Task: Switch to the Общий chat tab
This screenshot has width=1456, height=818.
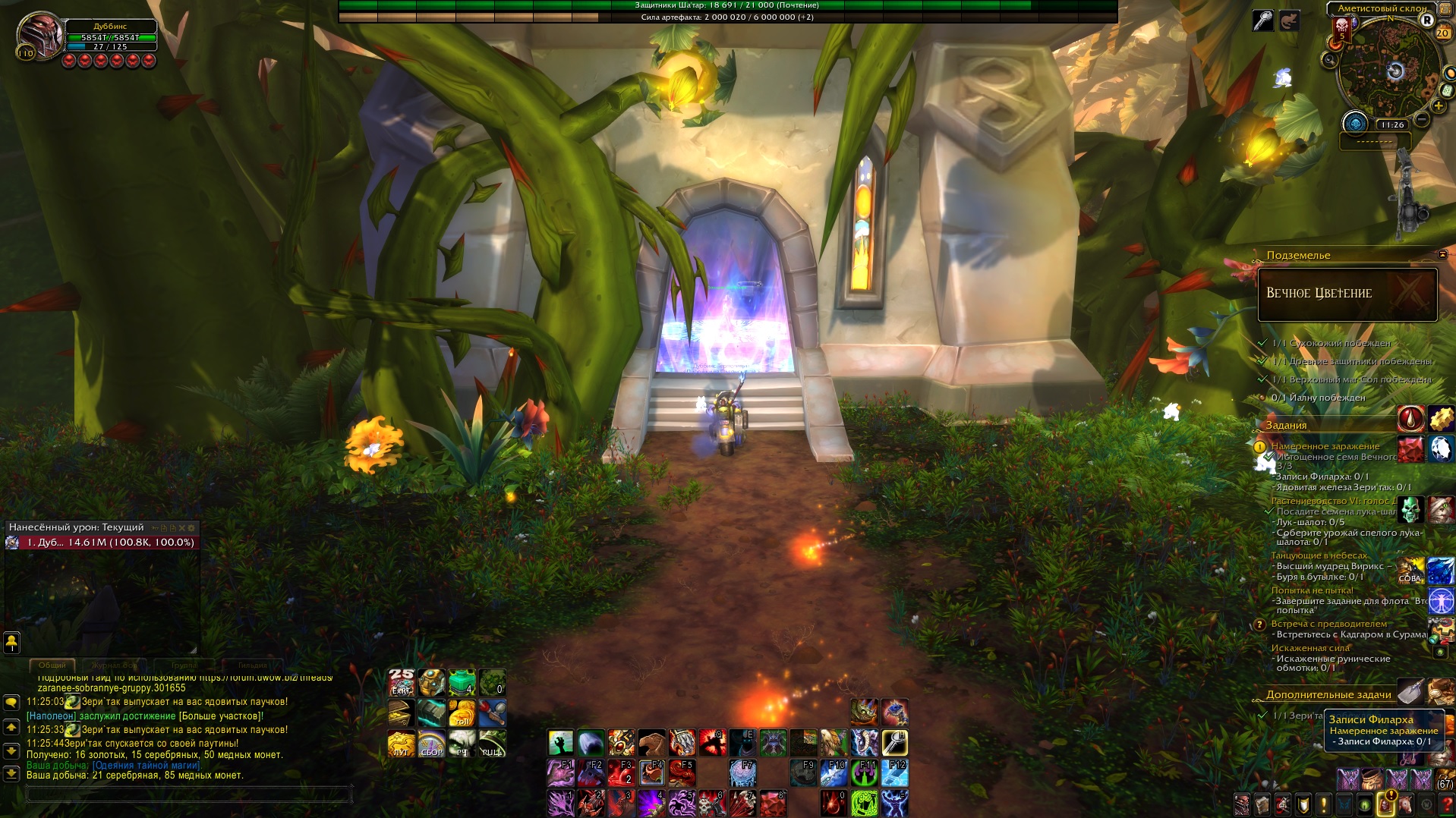Action: [52, 665]
